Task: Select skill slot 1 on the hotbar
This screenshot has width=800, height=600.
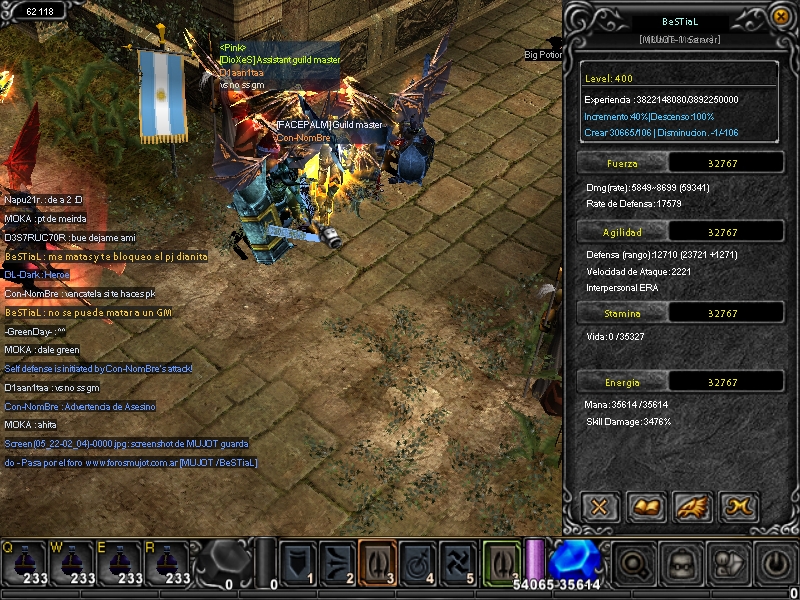Action: point(297,563)
